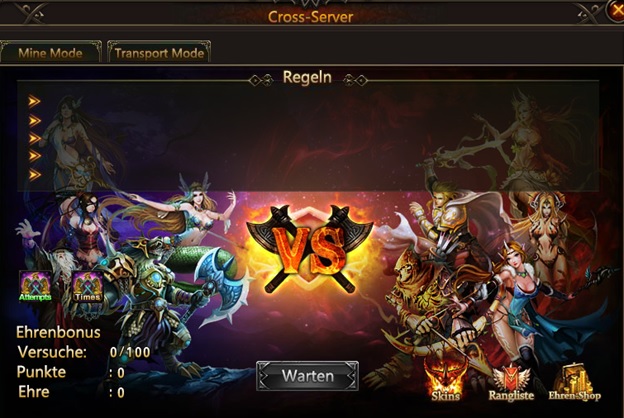
Task: Close the Cross-Server window
Action: 615,11
